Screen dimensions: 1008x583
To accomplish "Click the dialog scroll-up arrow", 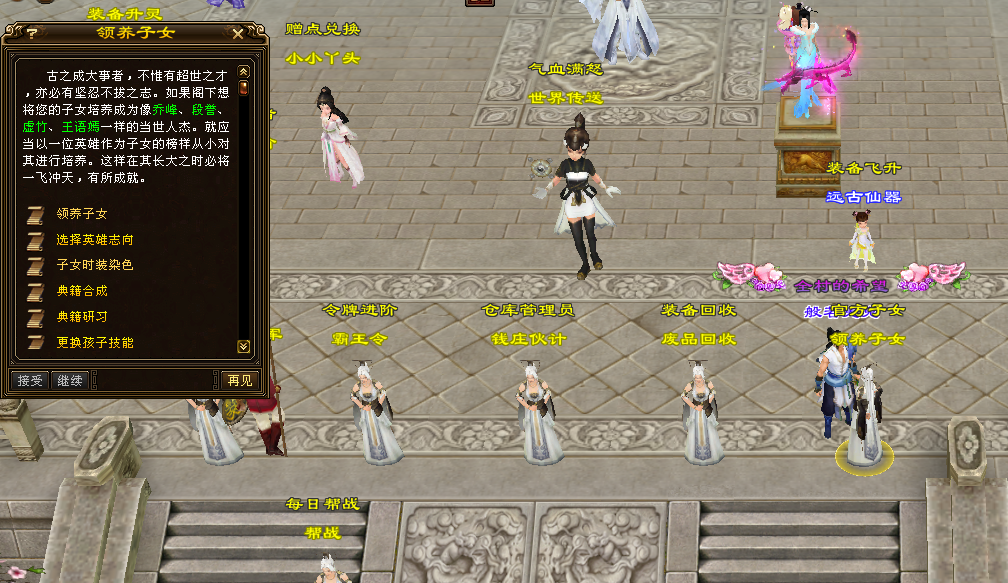I will 243,72.
